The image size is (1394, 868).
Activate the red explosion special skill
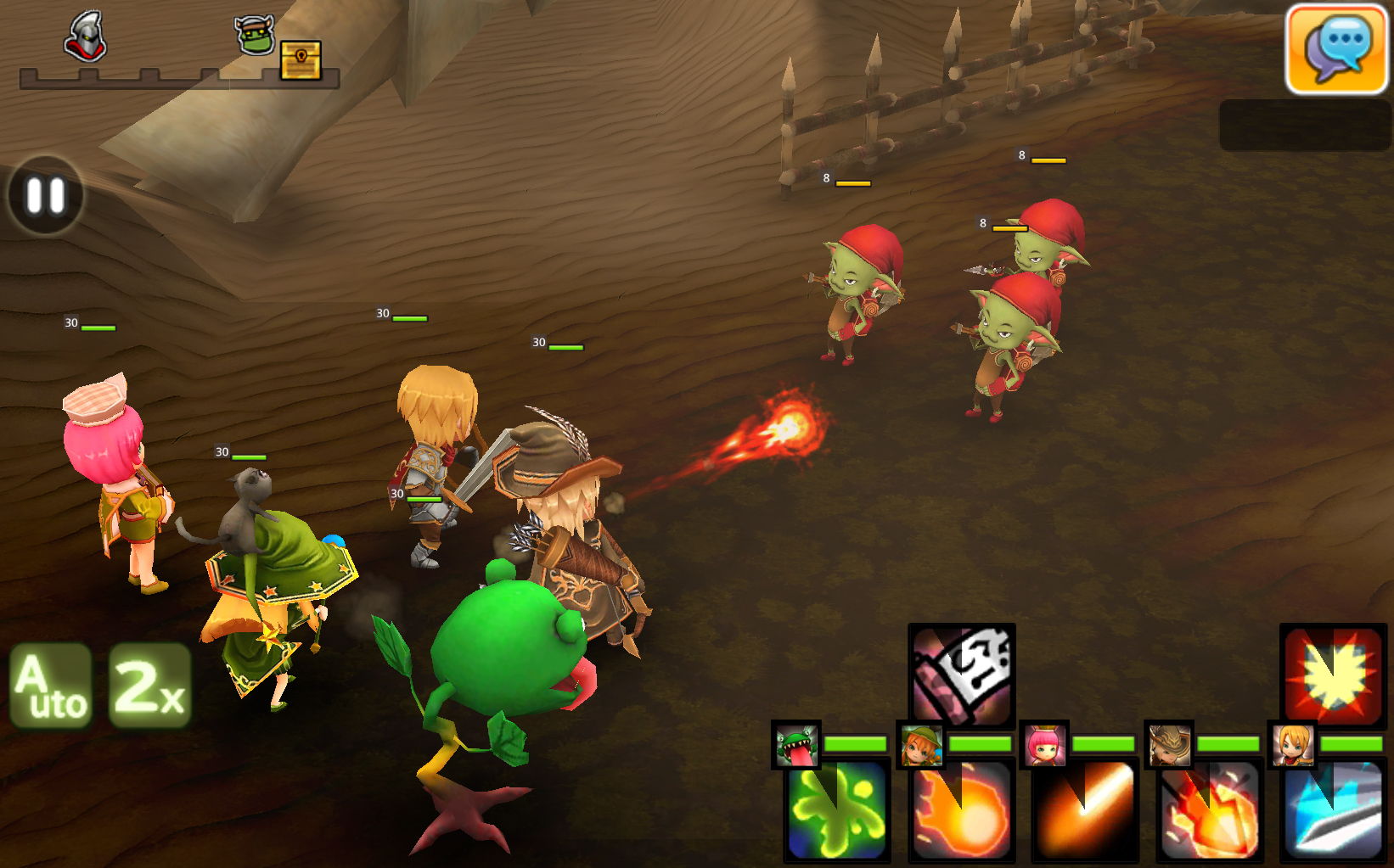point(1333,675)
